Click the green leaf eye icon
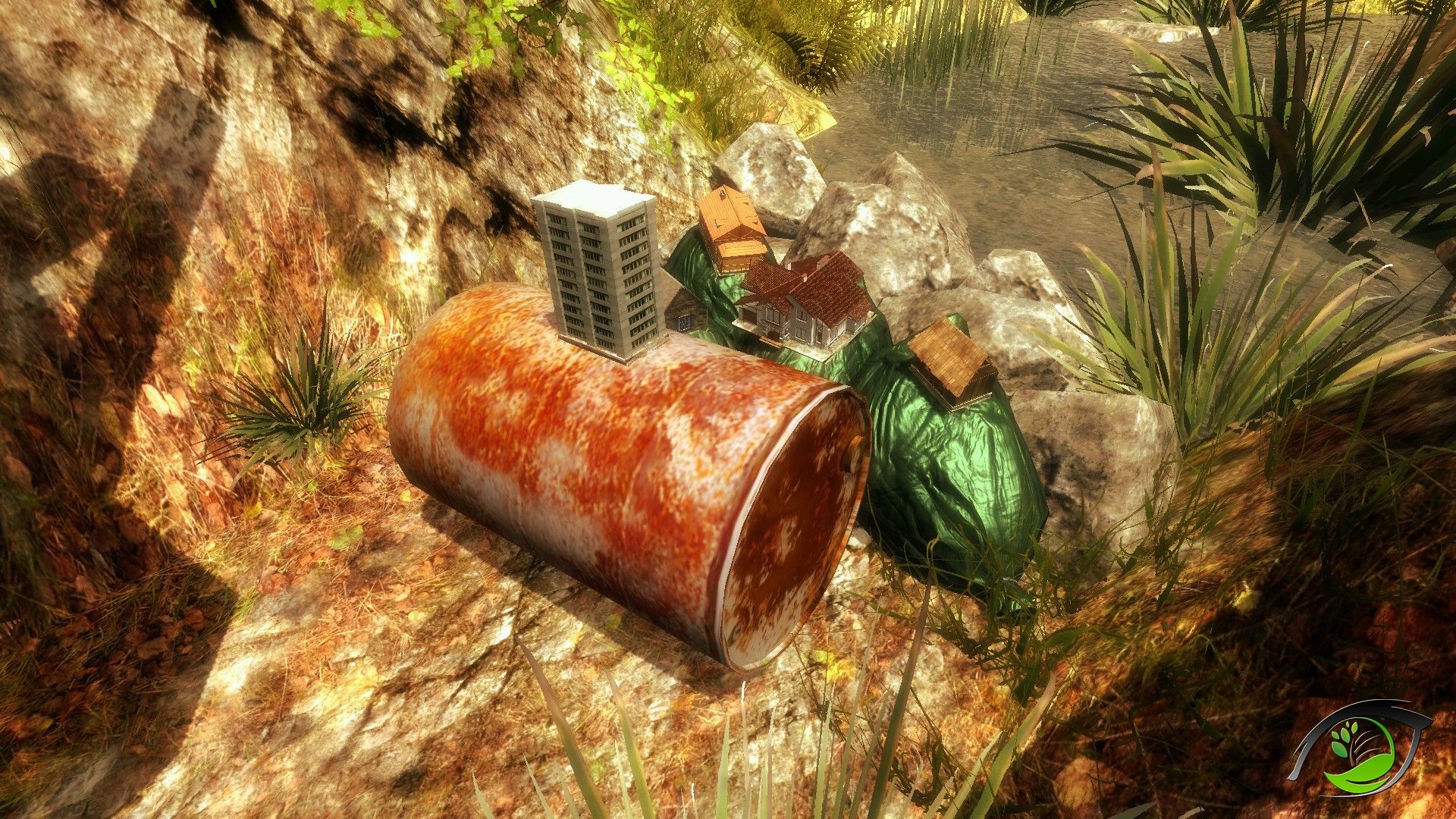The width and height of the screenshot is (1456, 819). pyautogui.click(x=1360, y=748)
